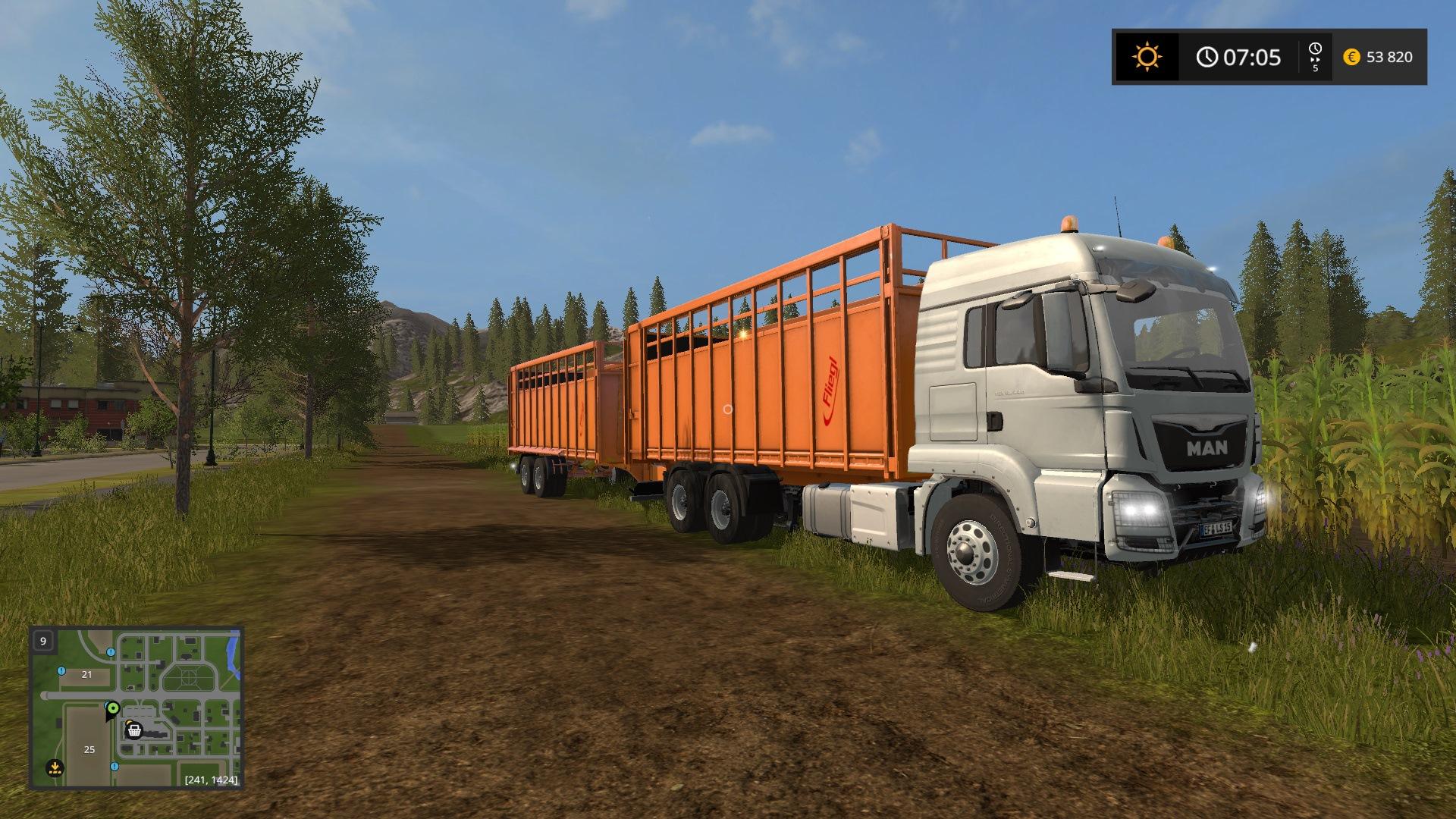Toggle the blue mission marker below field 25
The height and width of the screenshot is (819, 1456).
coord(115,767)
